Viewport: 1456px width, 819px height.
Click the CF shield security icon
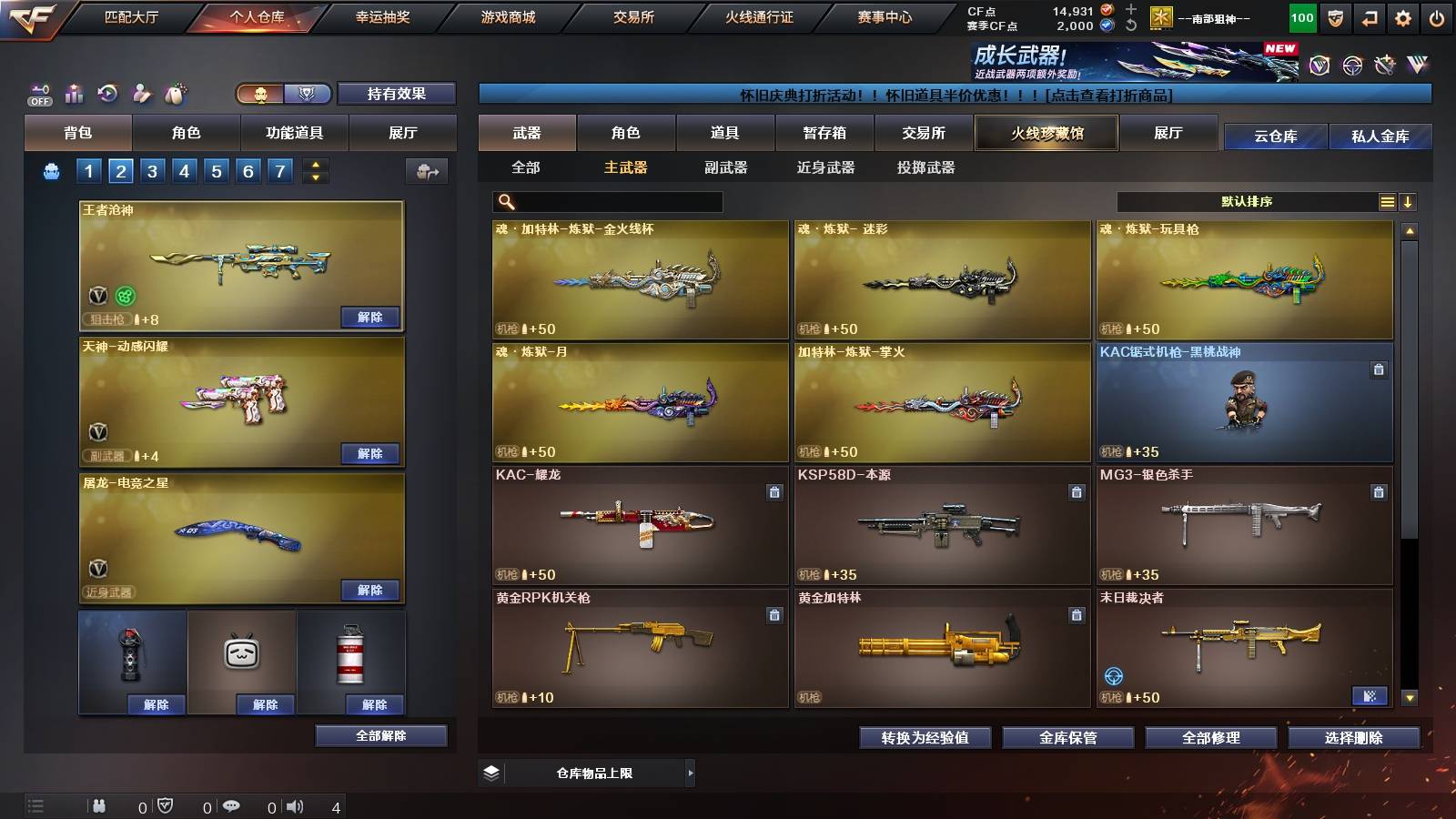click(1335, 17)
